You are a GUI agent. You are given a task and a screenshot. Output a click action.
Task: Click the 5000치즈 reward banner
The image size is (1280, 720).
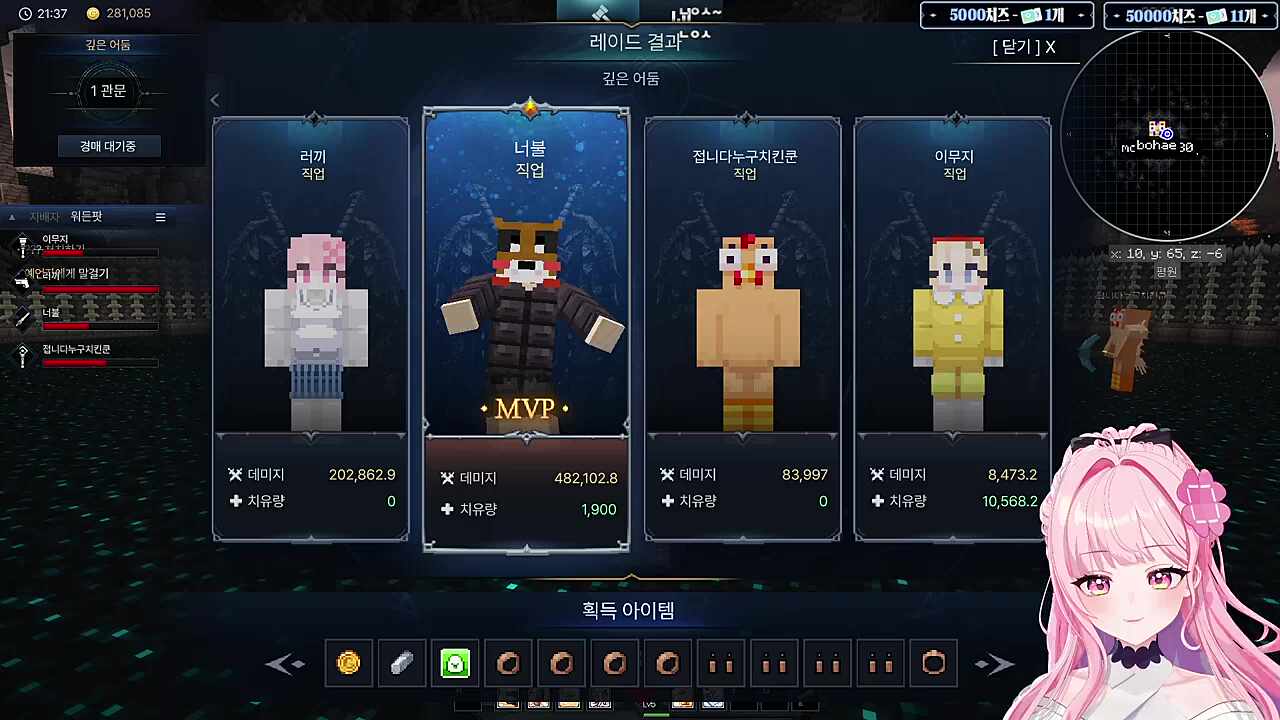pyautogui.click(x=1005, y=16)
